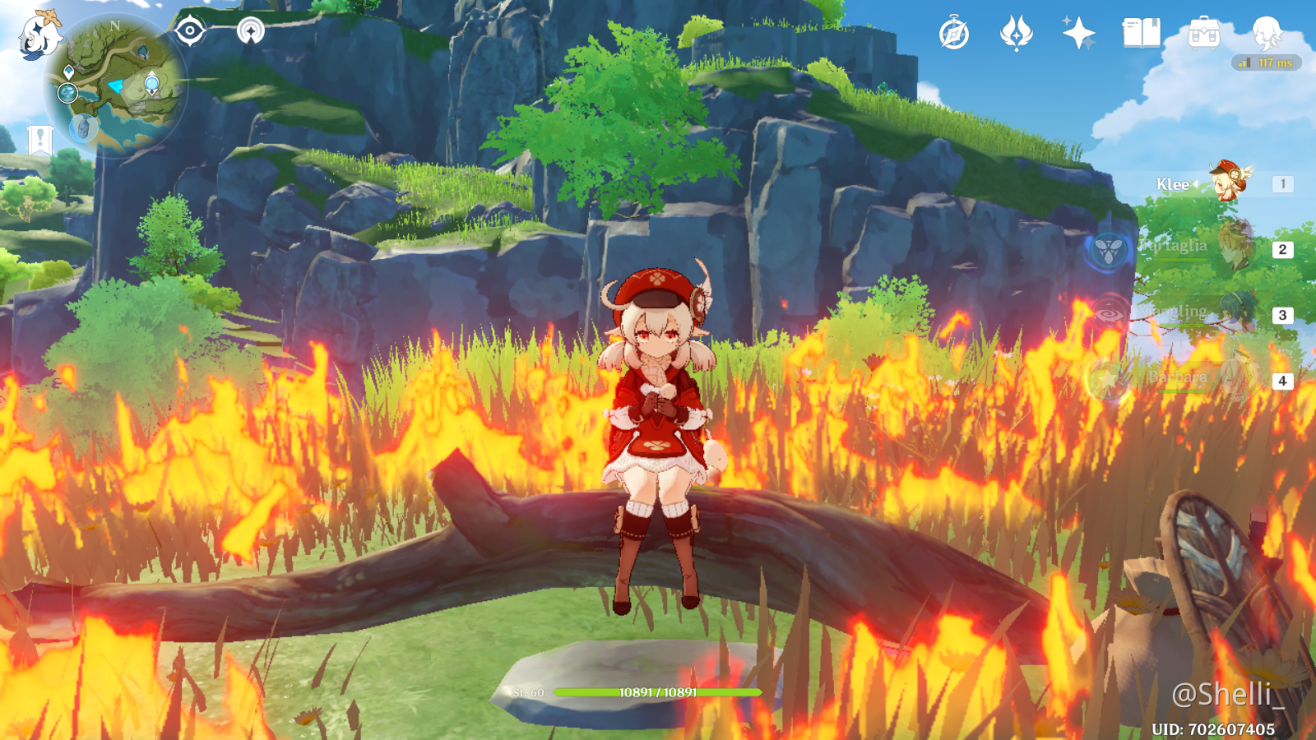Image resolution: width=1316 pixels, height=740 pixels.
Task: Open the Paimon menu
Action: tap(40, 34)
